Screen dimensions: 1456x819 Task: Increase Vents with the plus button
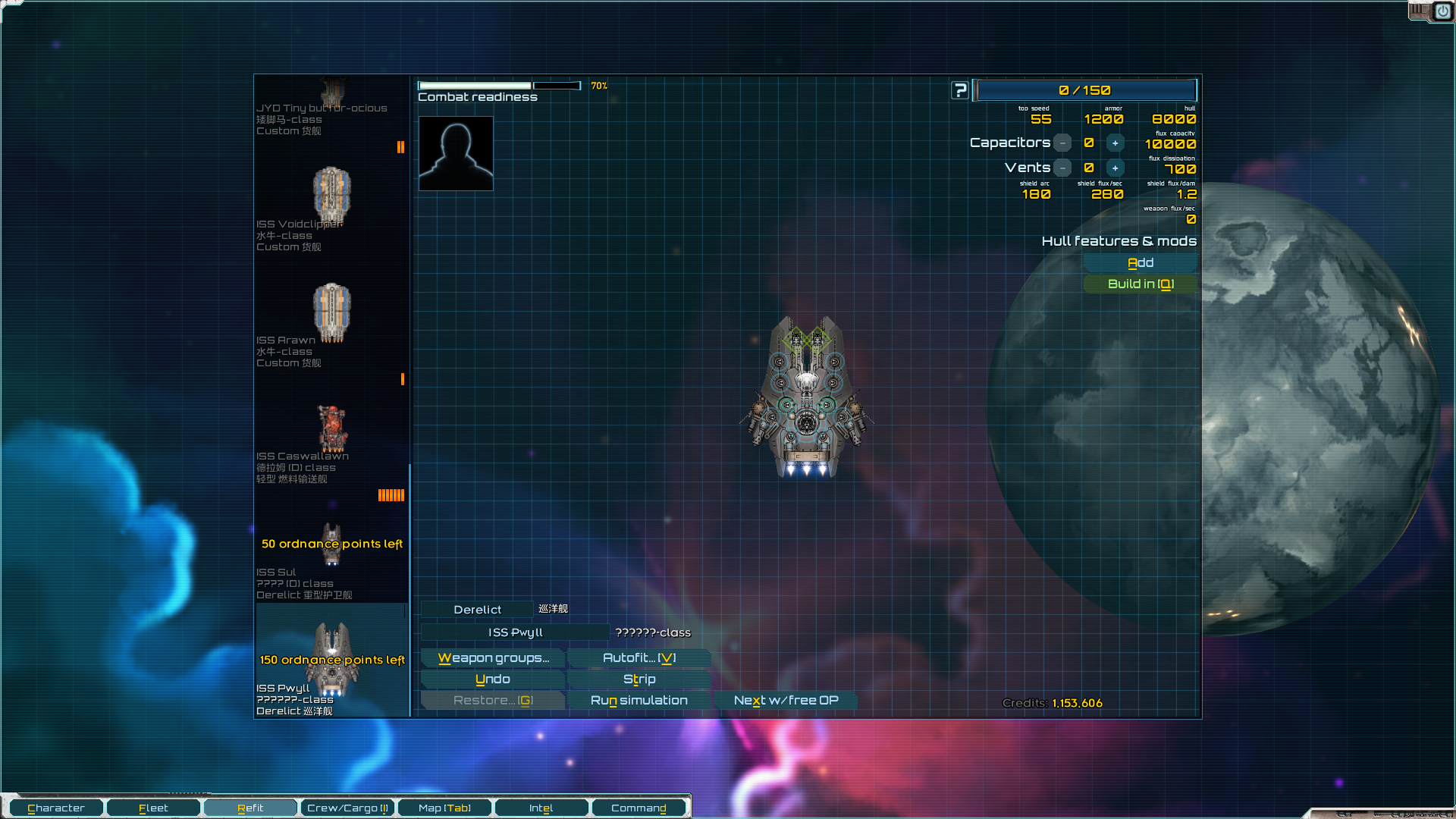click(x=1115, y=168)
